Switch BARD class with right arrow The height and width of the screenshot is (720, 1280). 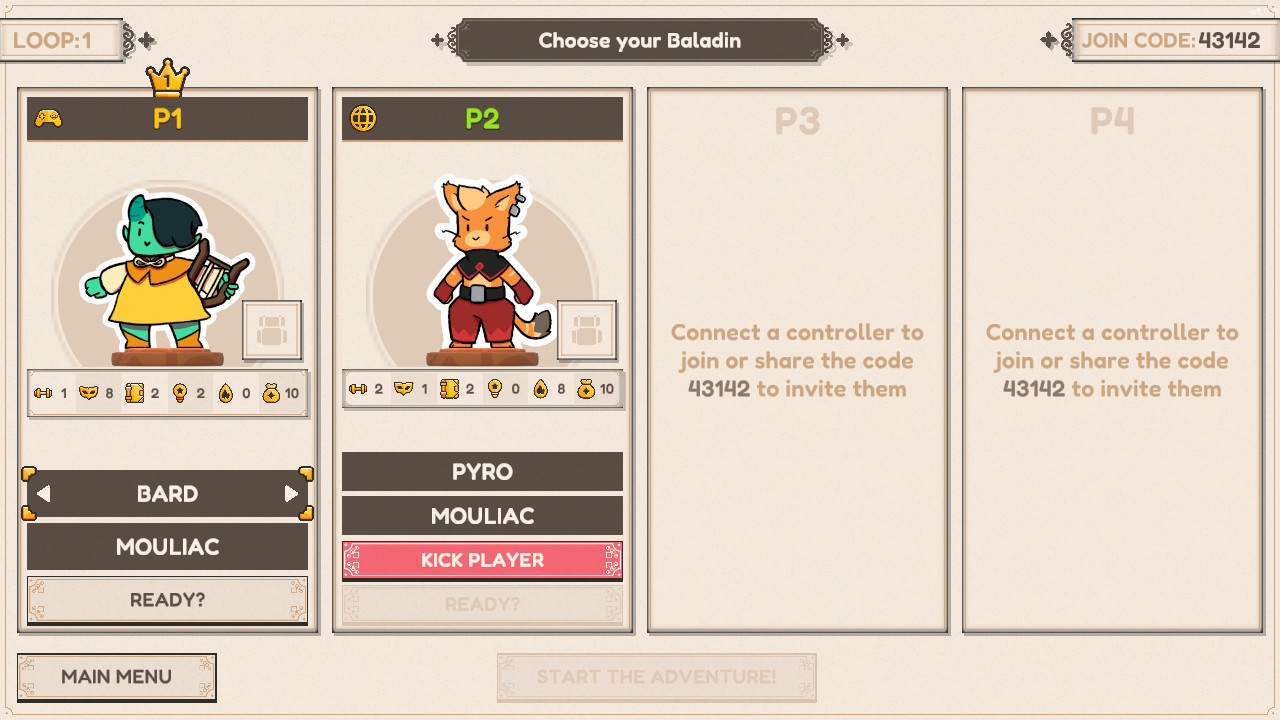coord(291,494)
